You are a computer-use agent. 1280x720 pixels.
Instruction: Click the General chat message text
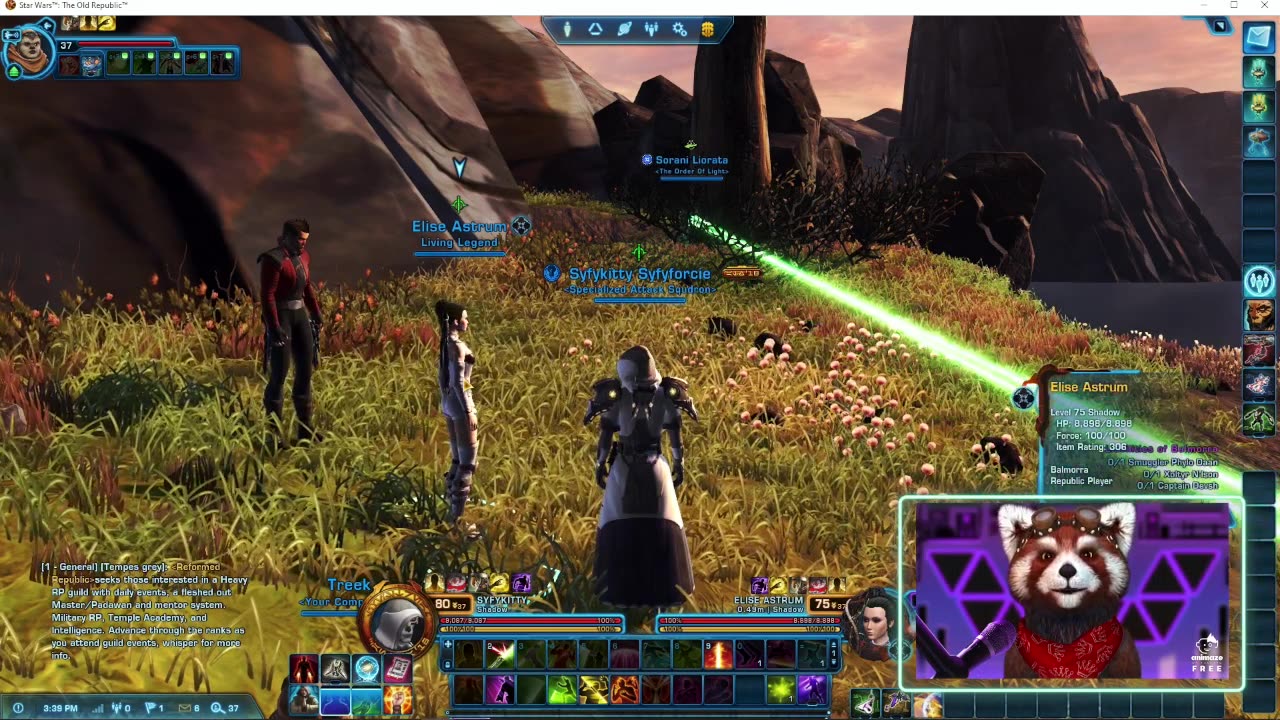[147, 612]
